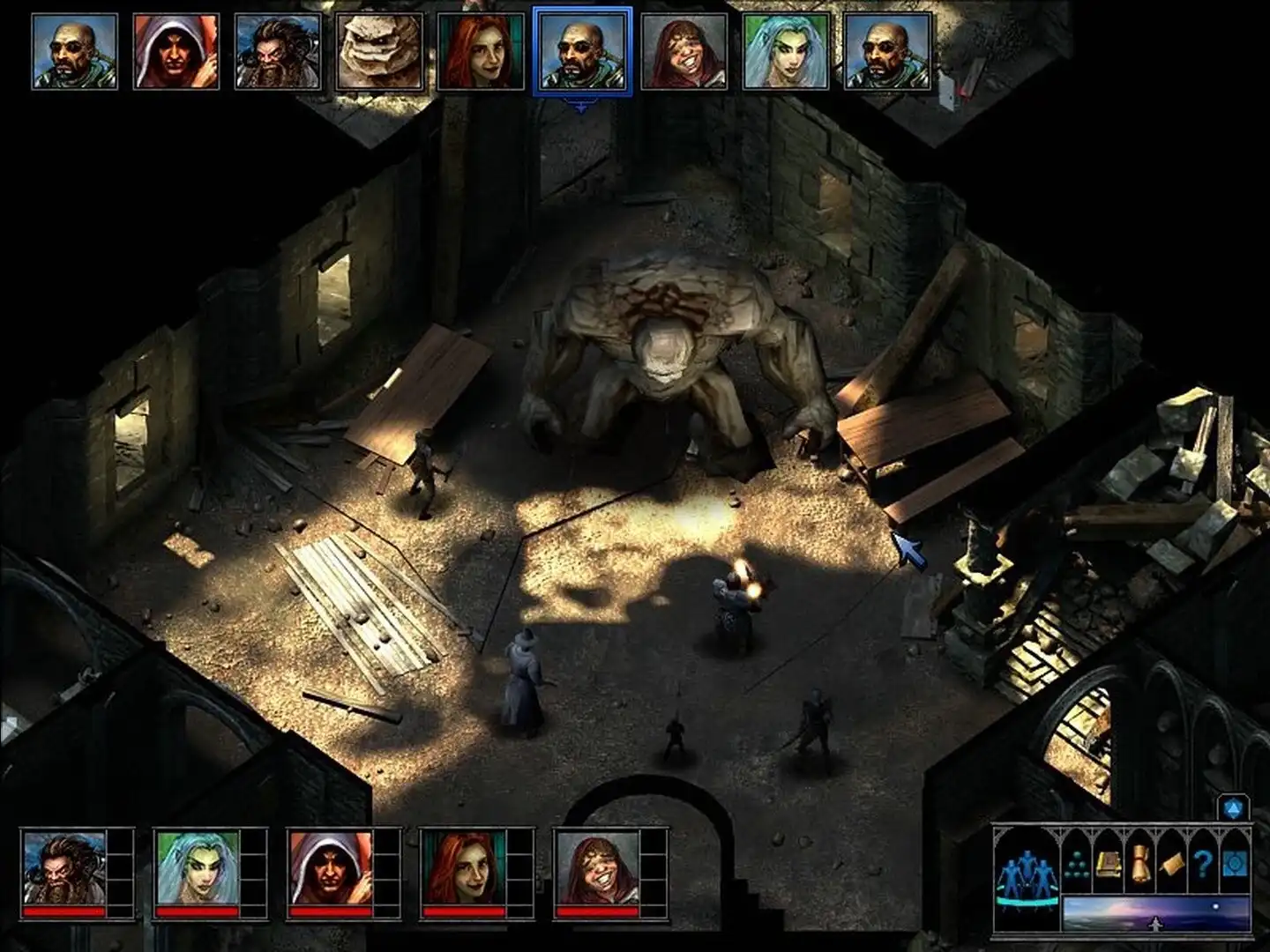Open help with the question mark icon

coord(1203,863)
